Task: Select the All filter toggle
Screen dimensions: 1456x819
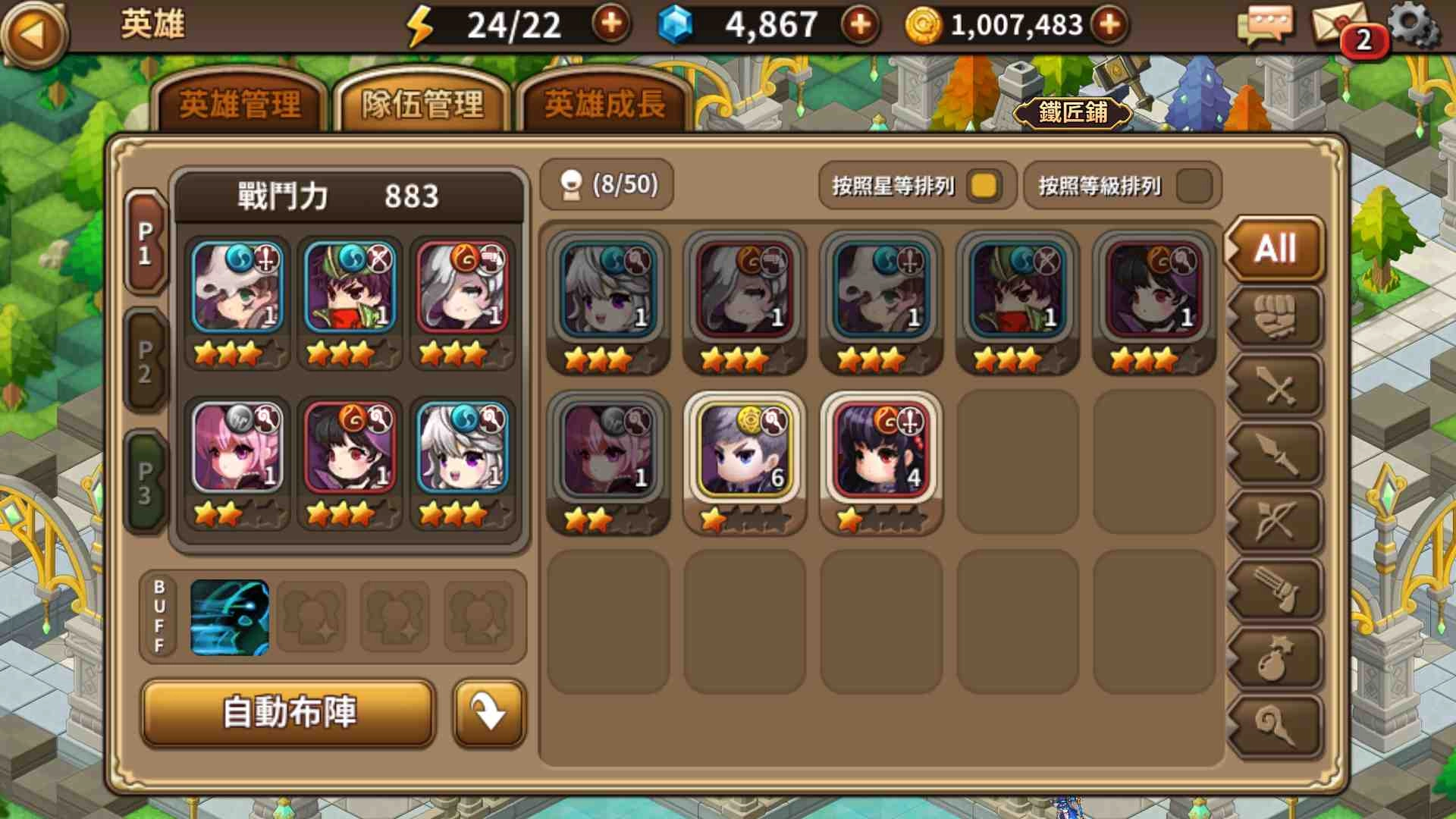Action: pos(1275,249)
